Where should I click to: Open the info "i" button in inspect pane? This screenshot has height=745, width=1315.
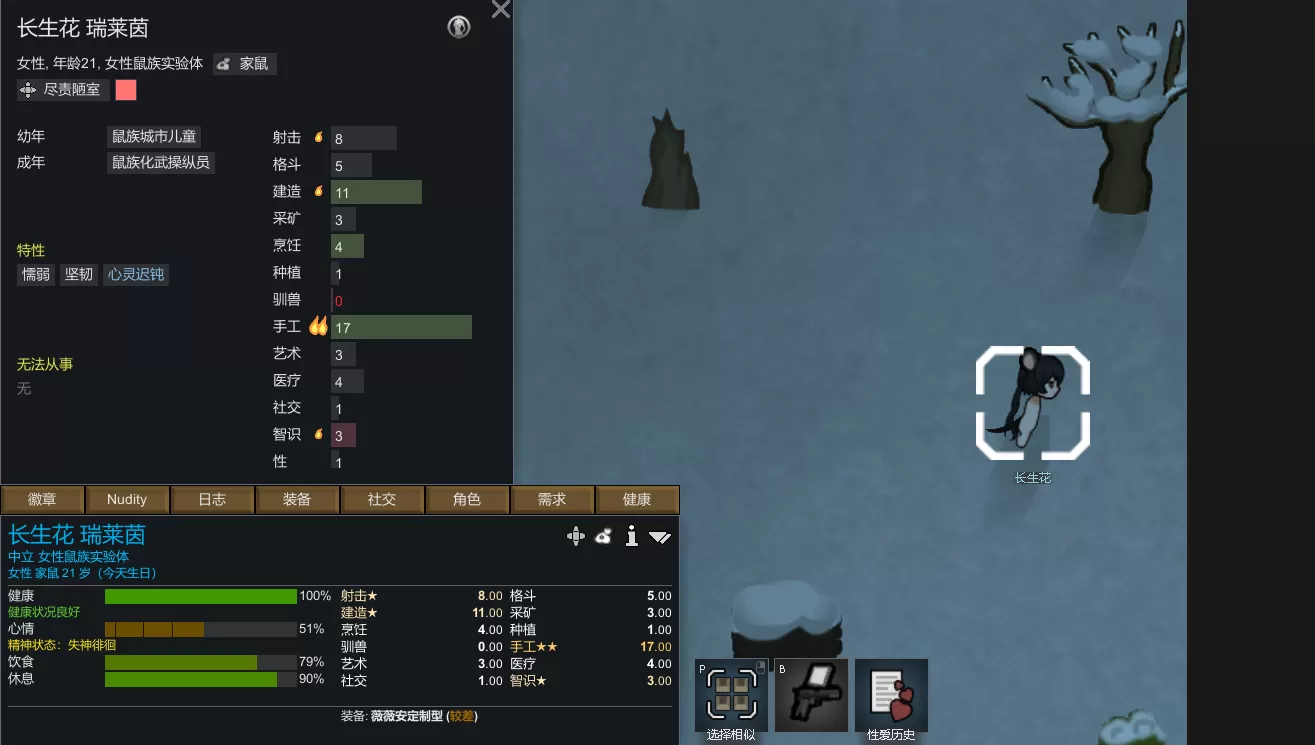(x=631, y=537)
